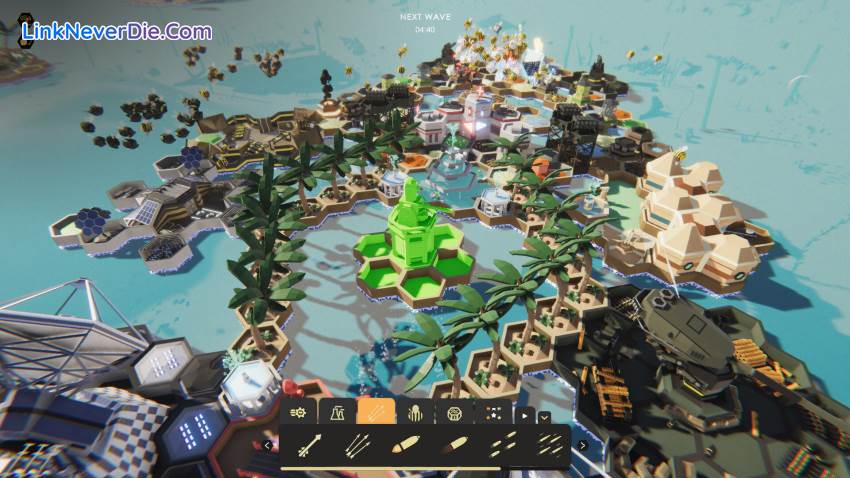Choose the multi-streak barrage weapon
Image resolution: width=850 pixels, height=478 pixels.
point(548,444)
